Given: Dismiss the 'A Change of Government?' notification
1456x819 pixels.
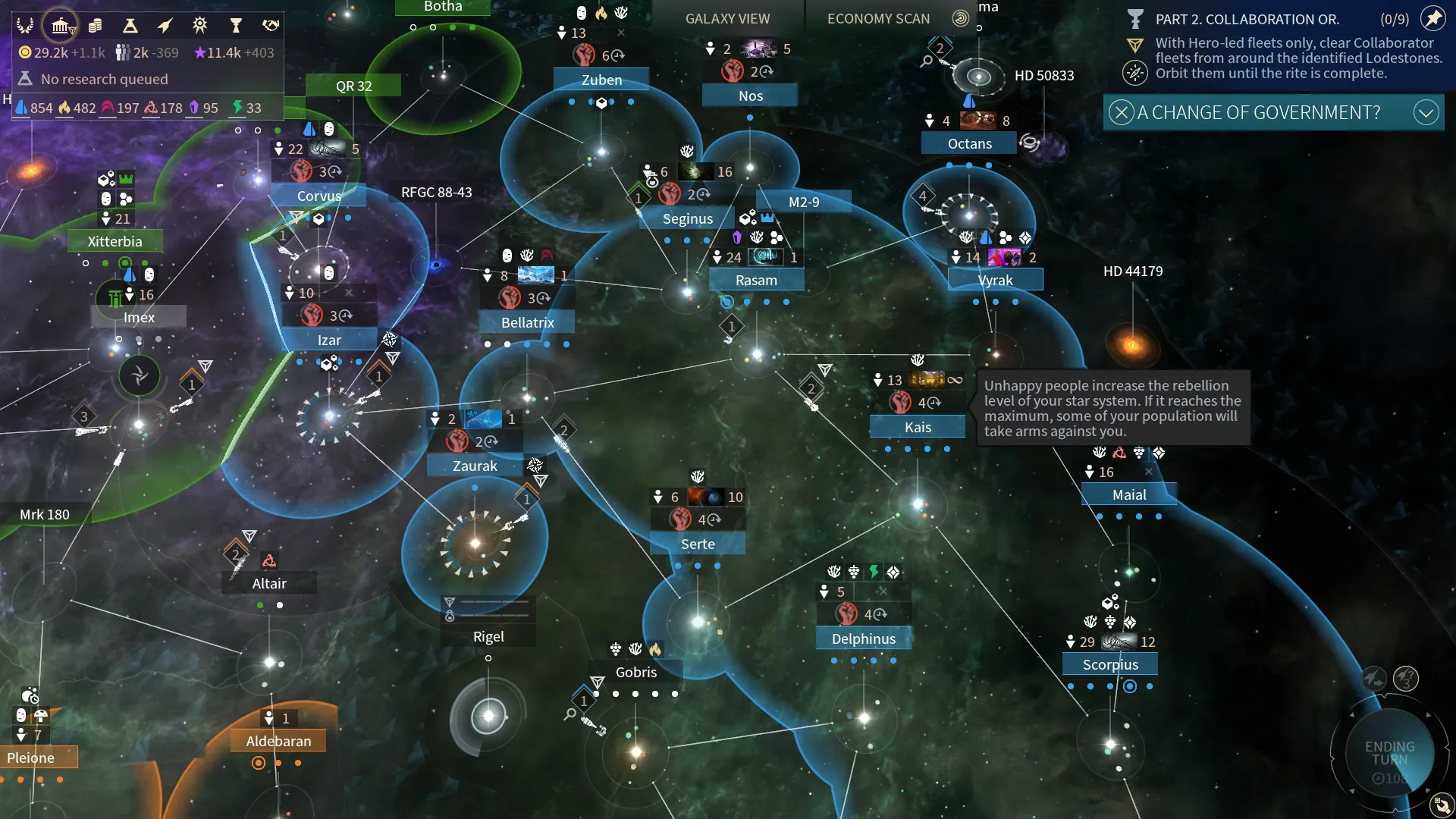Looking at the screenshot, I should coord(1121,112).
